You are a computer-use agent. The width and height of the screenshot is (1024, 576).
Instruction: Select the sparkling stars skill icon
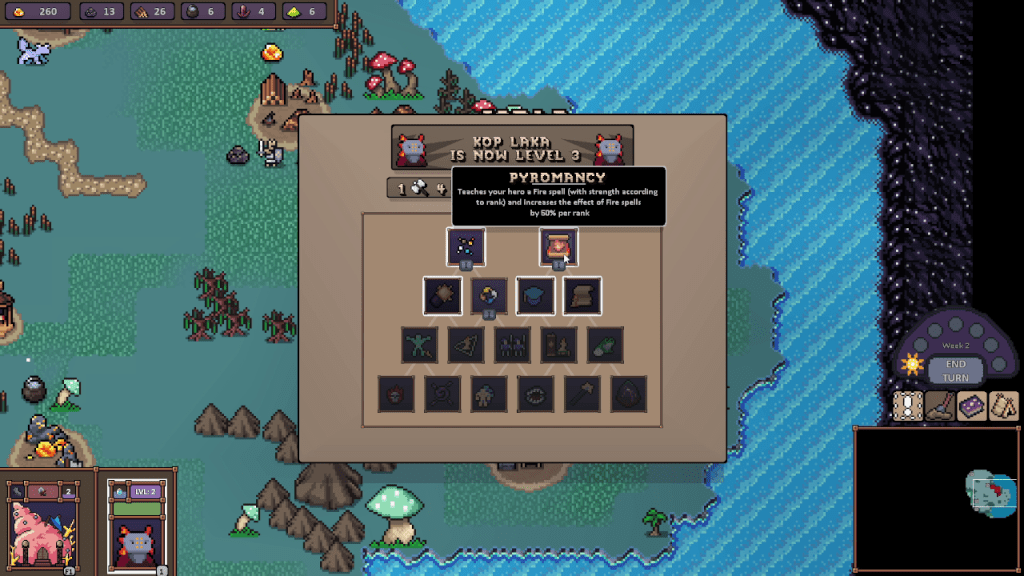(x=466, y=246)
